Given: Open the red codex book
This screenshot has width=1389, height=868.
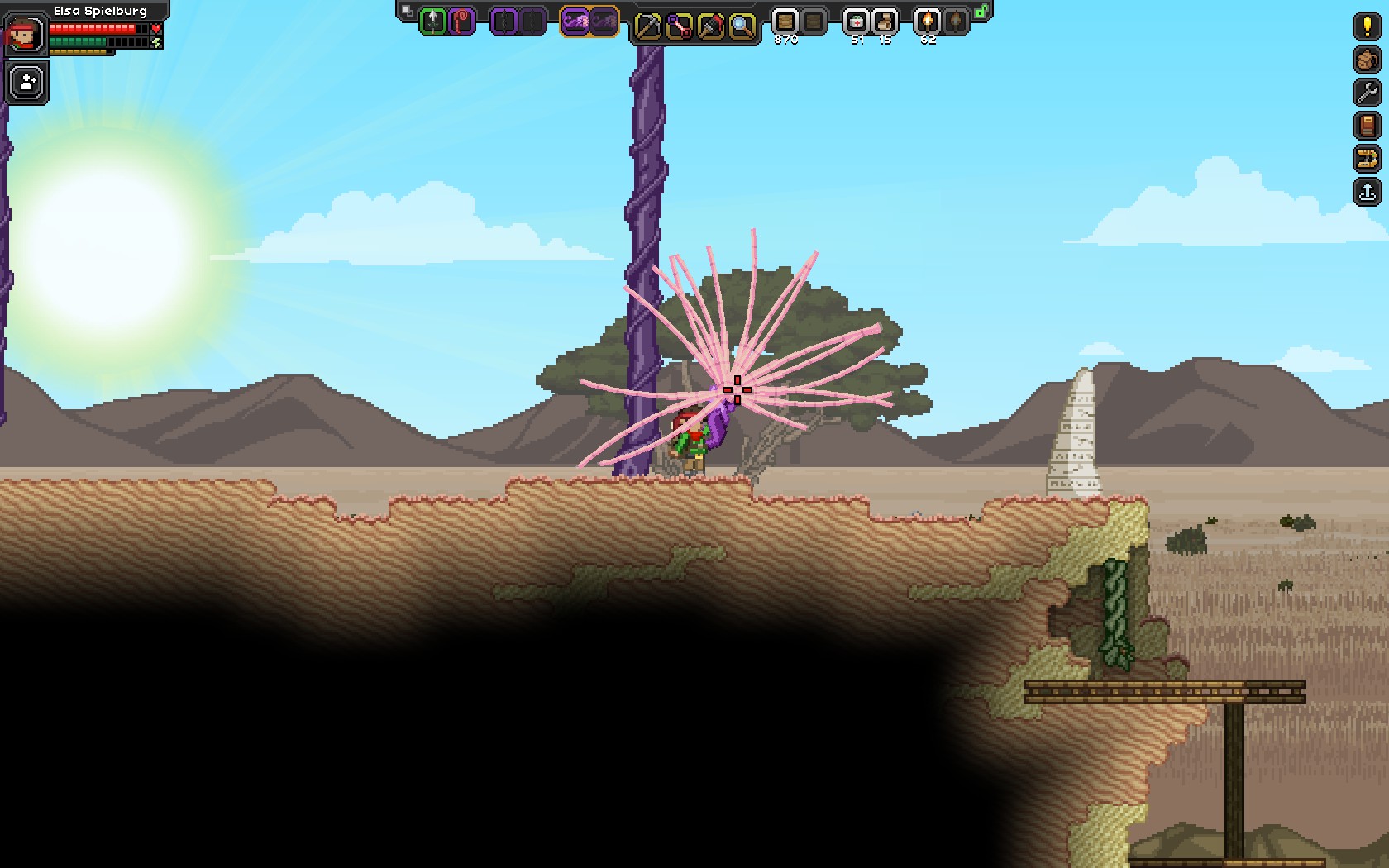Looking at the screenshot, I should [1367, 126].
